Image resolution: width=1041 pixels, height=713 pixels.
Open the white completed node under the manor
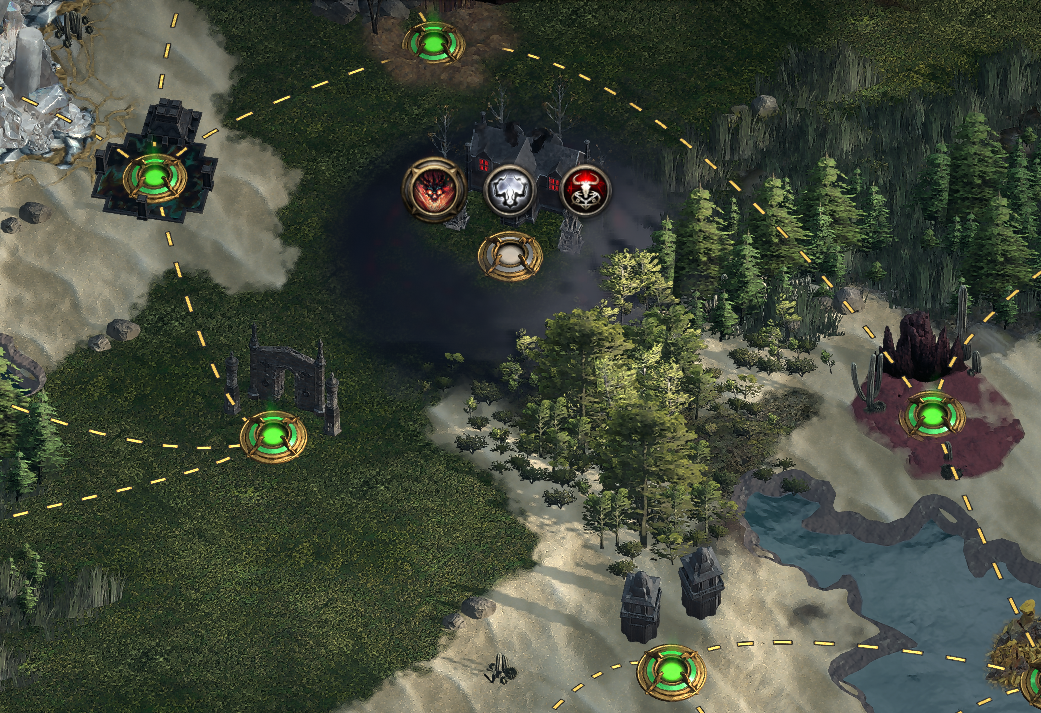point(510,256)
